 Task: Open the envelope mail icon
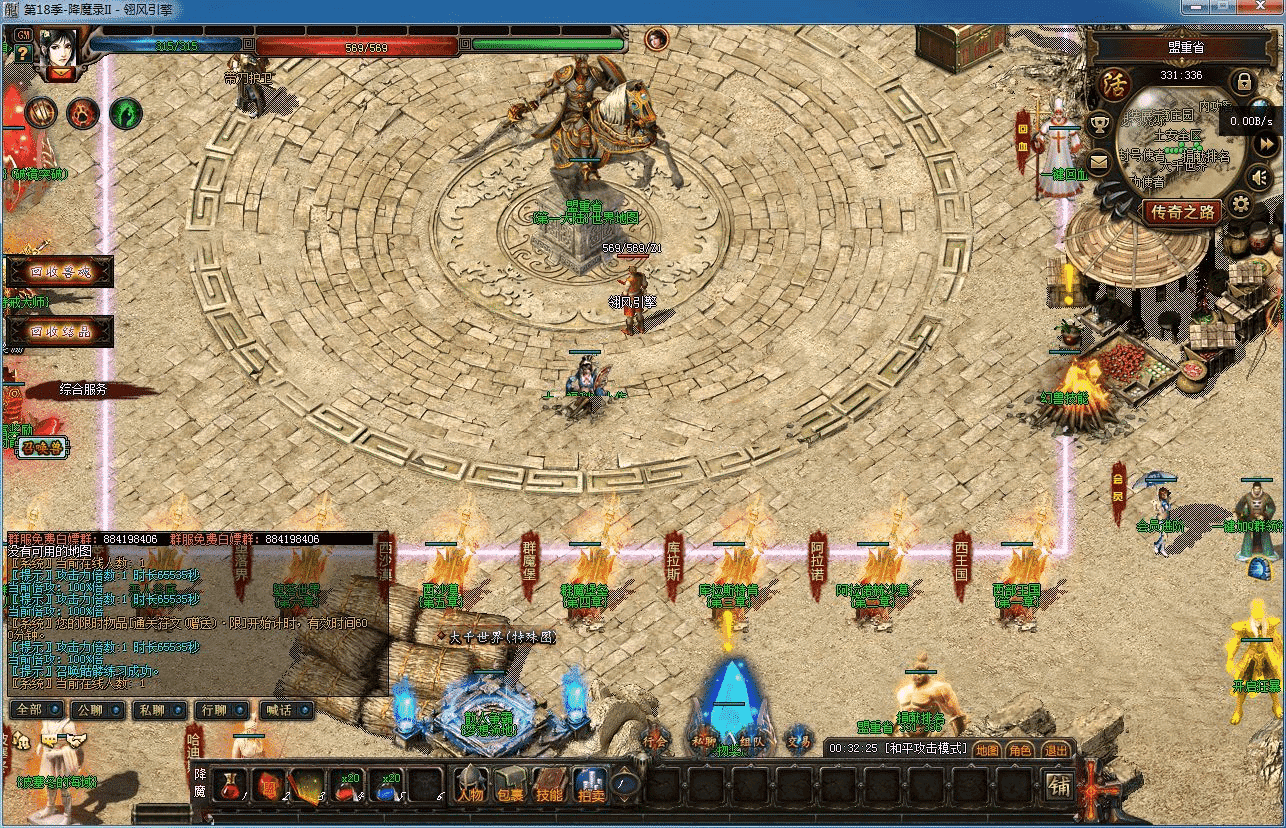1100,161
